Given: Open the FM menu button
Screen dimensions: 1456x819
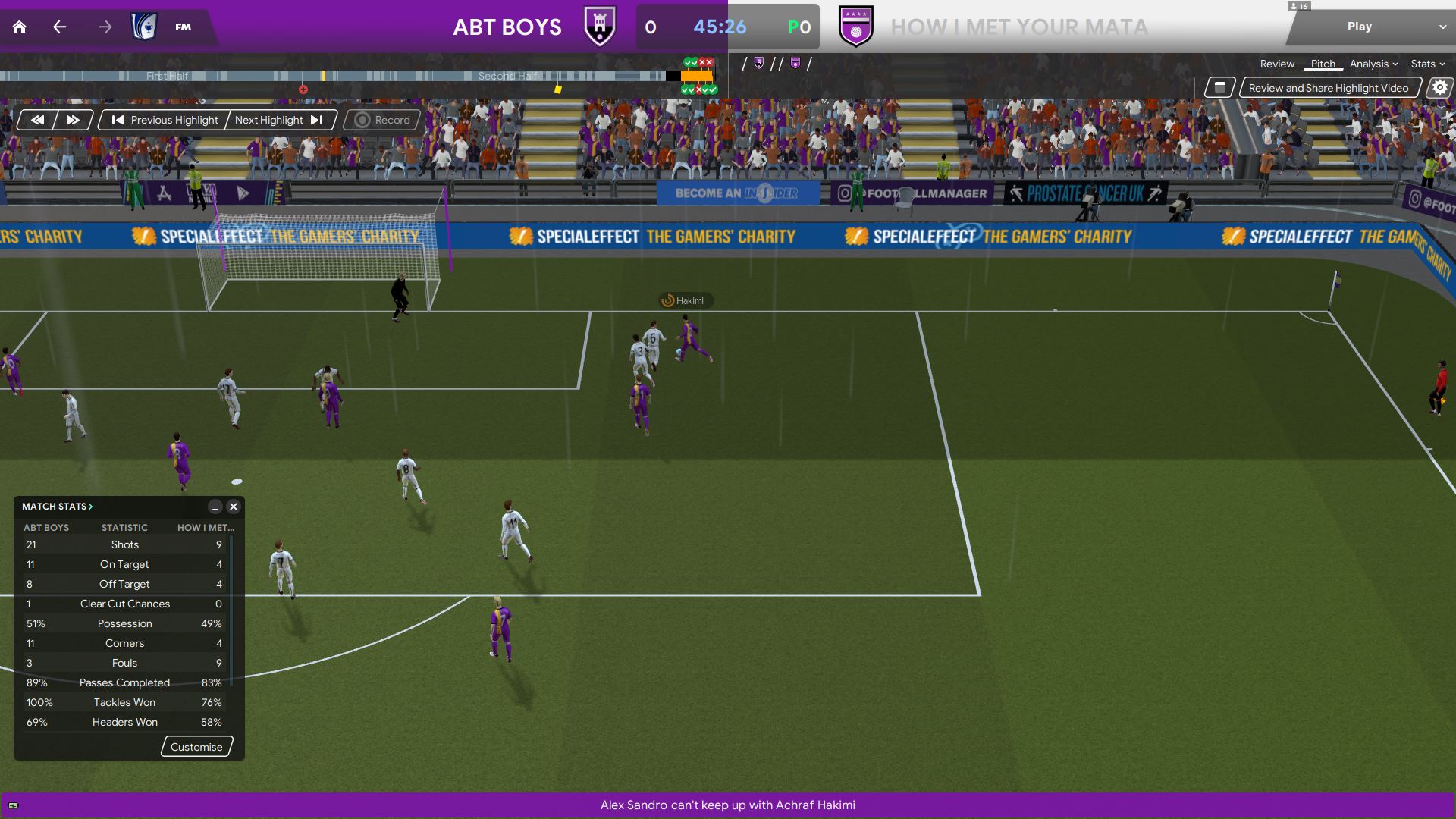Looking at the screenshot, I should coord(183,27).
